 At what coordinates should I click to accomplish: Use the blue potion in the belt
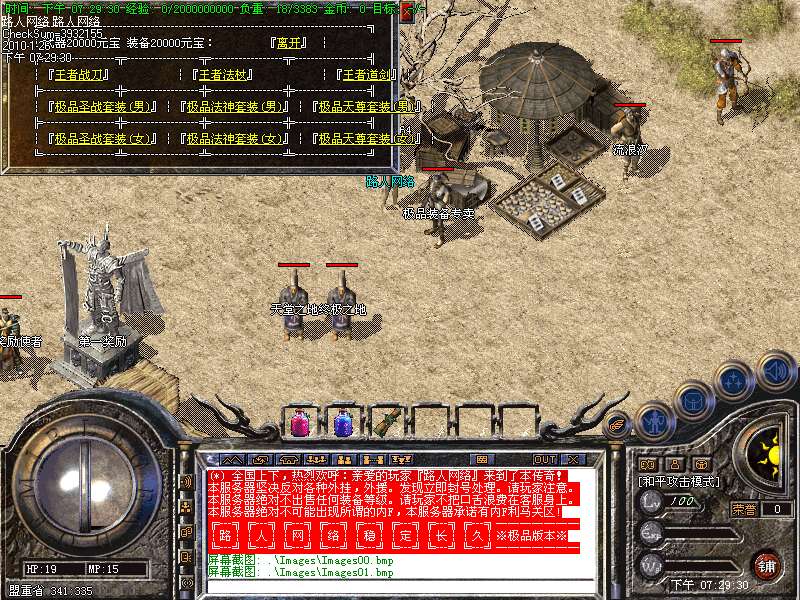pyautogui.click(x=342, y=422)
